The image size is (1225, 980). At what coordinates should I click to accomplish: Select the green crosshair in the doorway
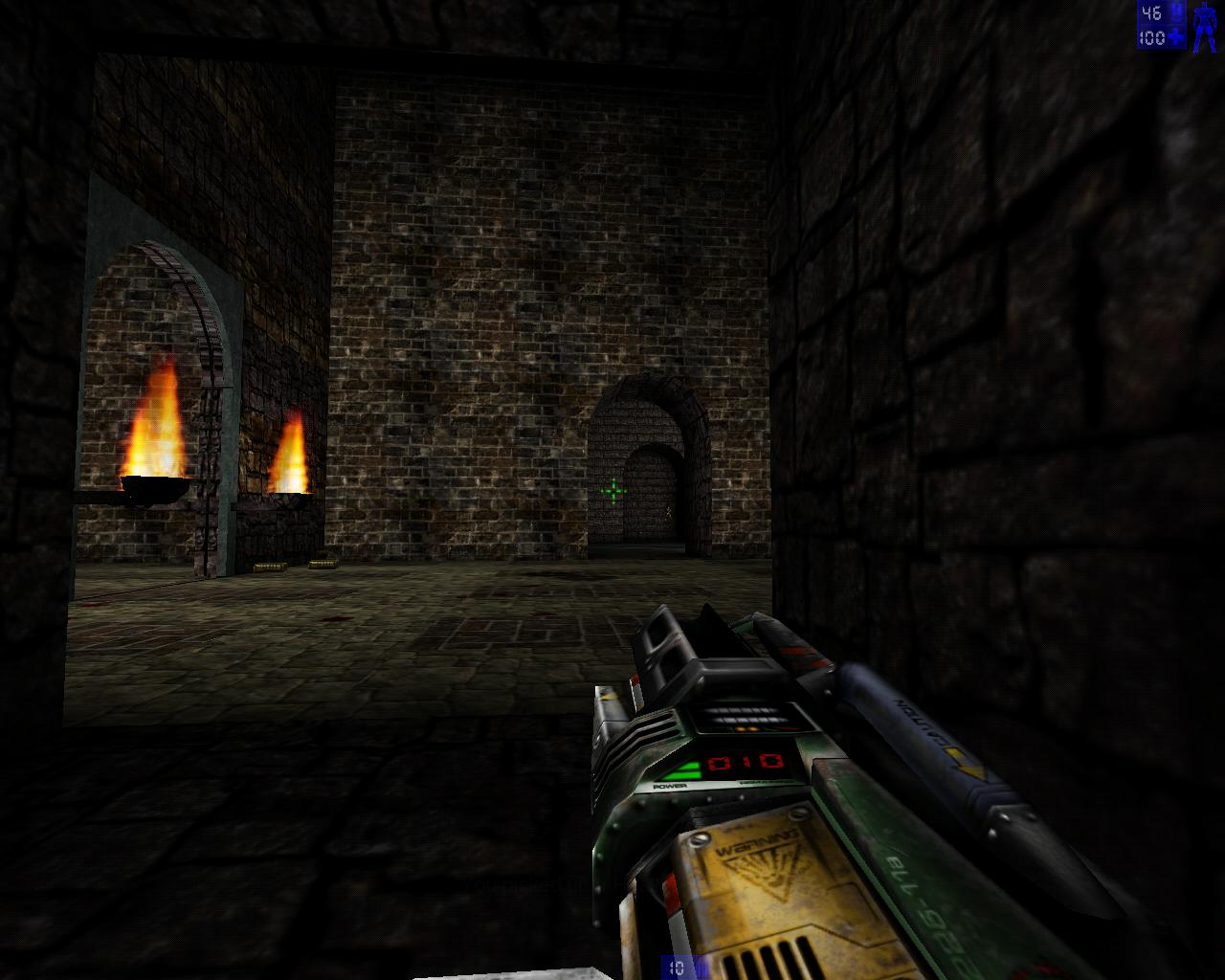(613, 489)
